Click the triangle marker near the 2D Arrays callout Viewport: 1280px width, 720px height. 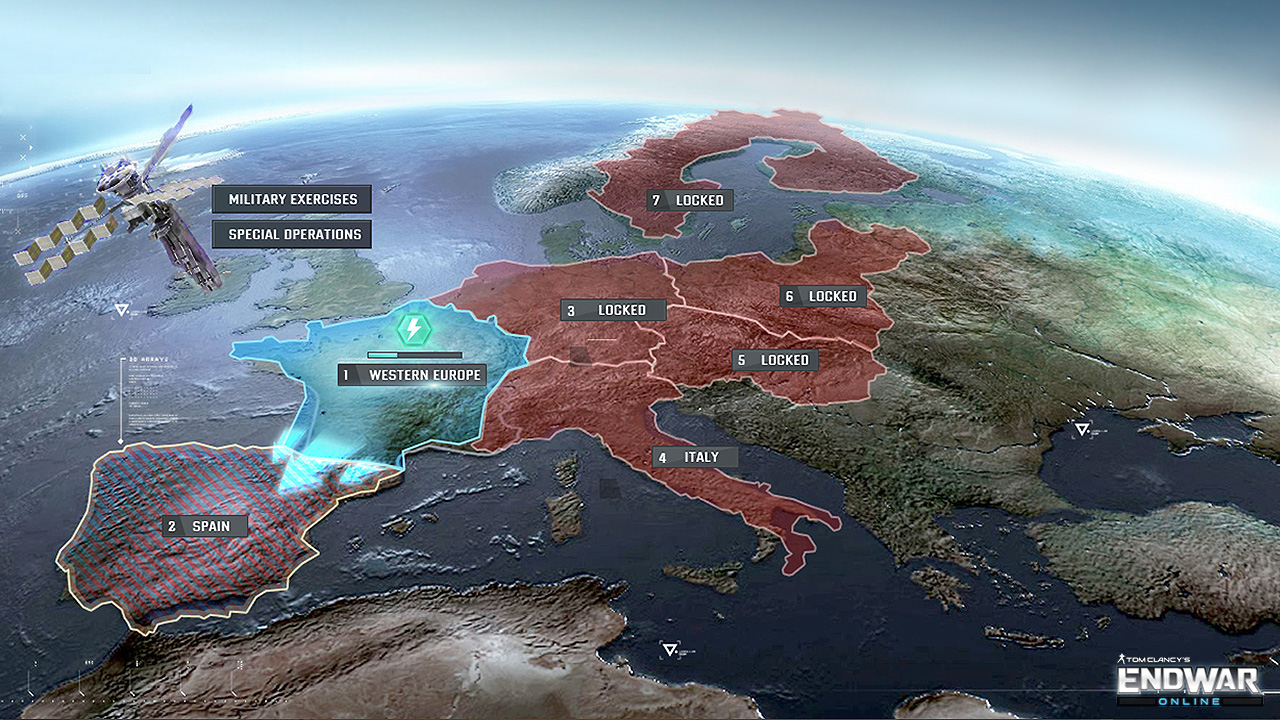pos(120,309)
